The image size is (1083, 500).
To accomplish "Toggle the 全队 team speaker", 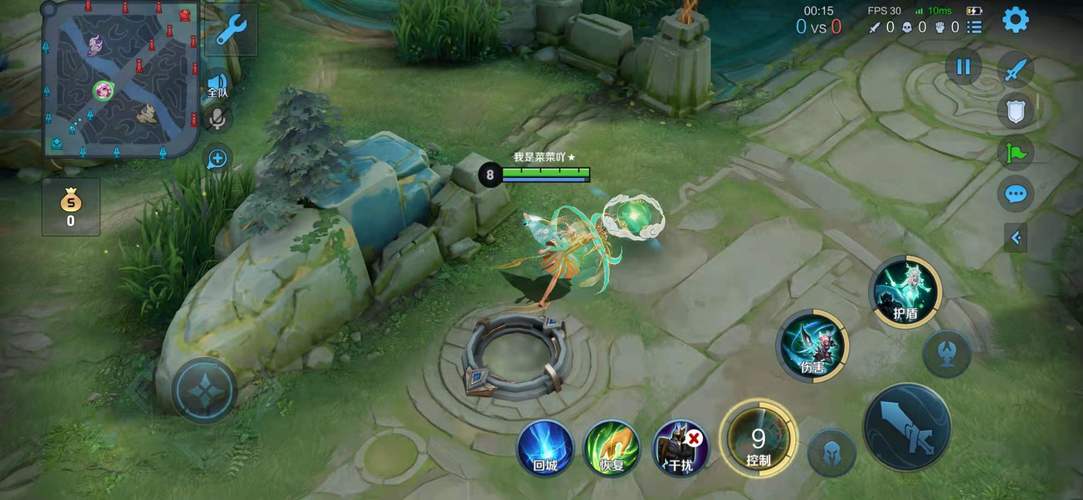I will 217,85.
